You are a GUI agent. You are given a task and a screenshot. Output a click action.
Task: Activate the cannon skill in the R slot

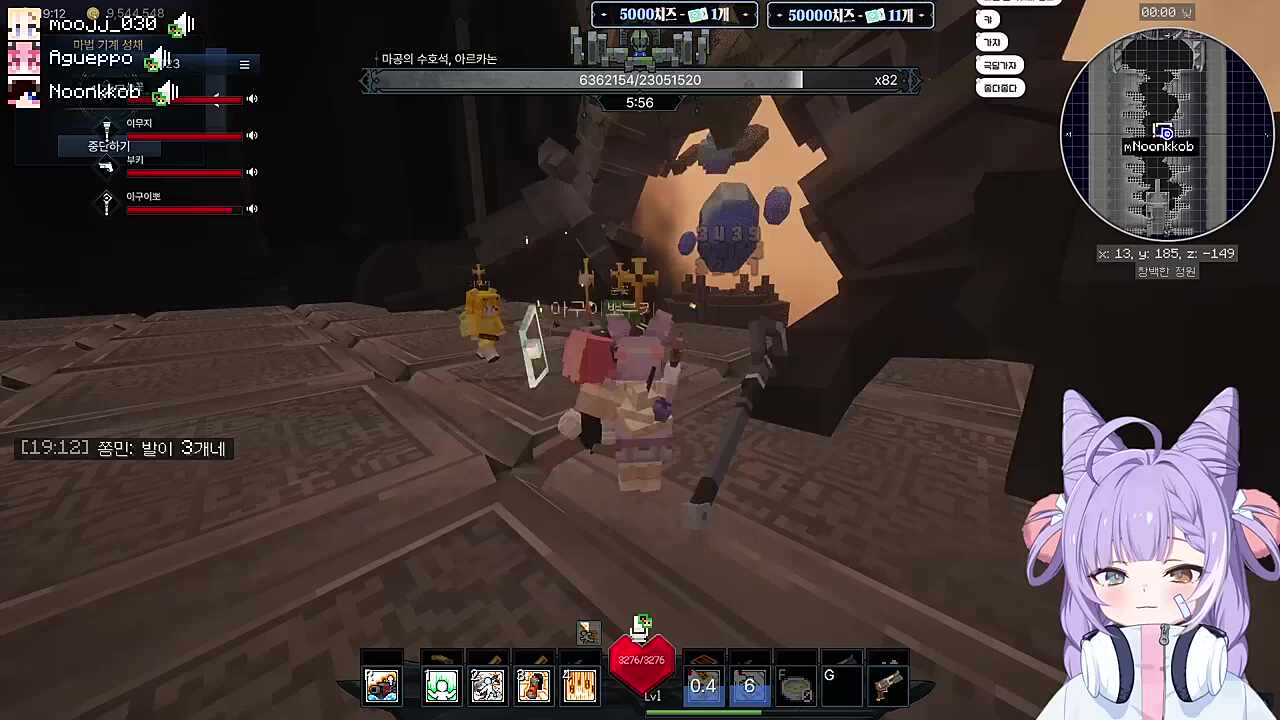(382, 686)
